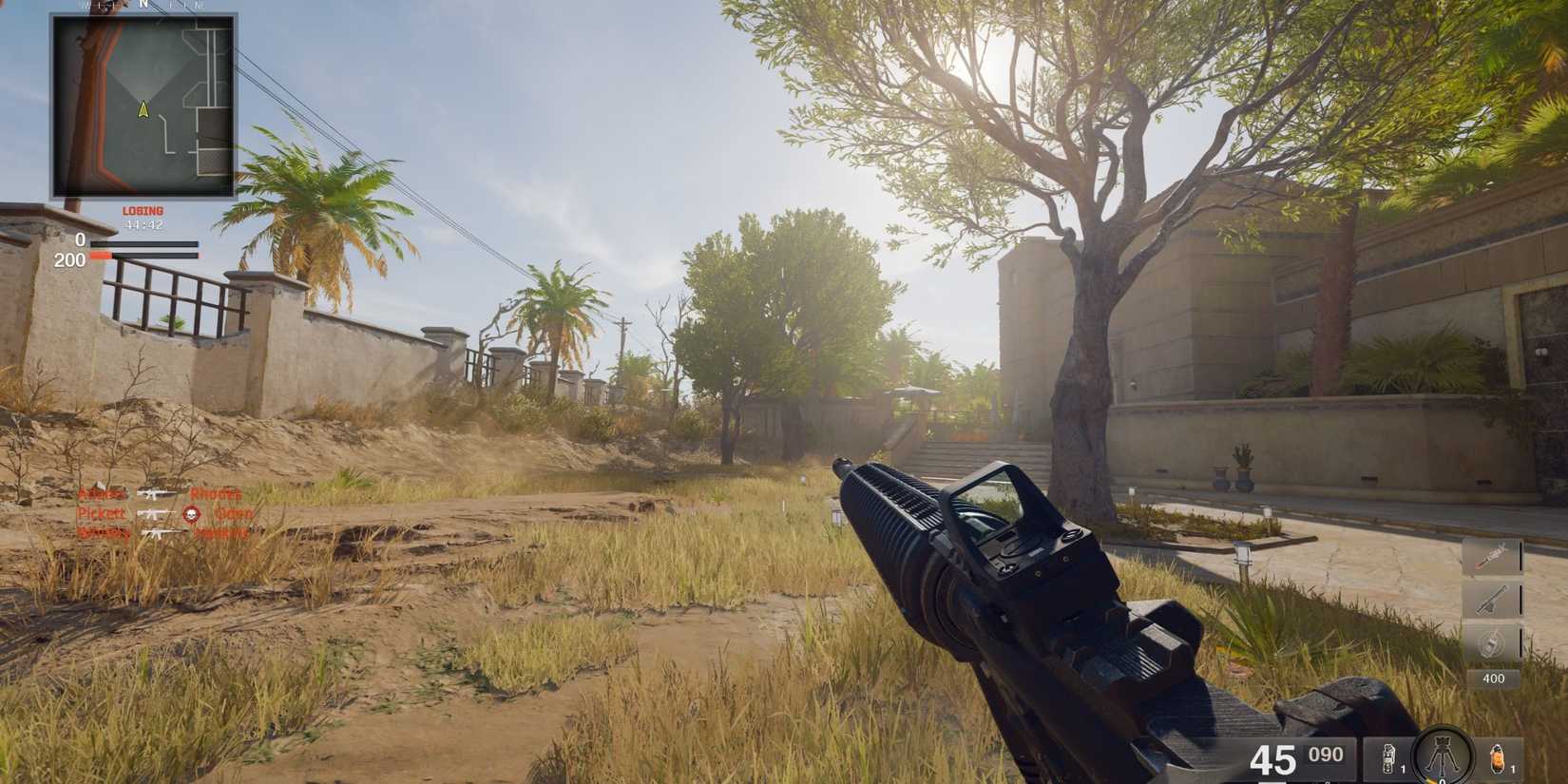Viewport: 1568px width, 784px height.
Task: Click the frag grenade icon near ammo counter
Action: click(x=1388, y=757)
